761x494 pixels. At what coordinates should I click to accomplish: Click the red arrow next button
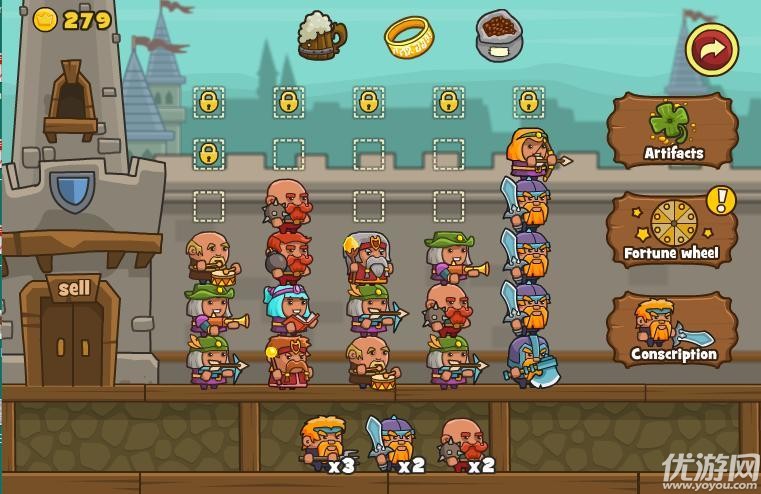pos(711,48)
